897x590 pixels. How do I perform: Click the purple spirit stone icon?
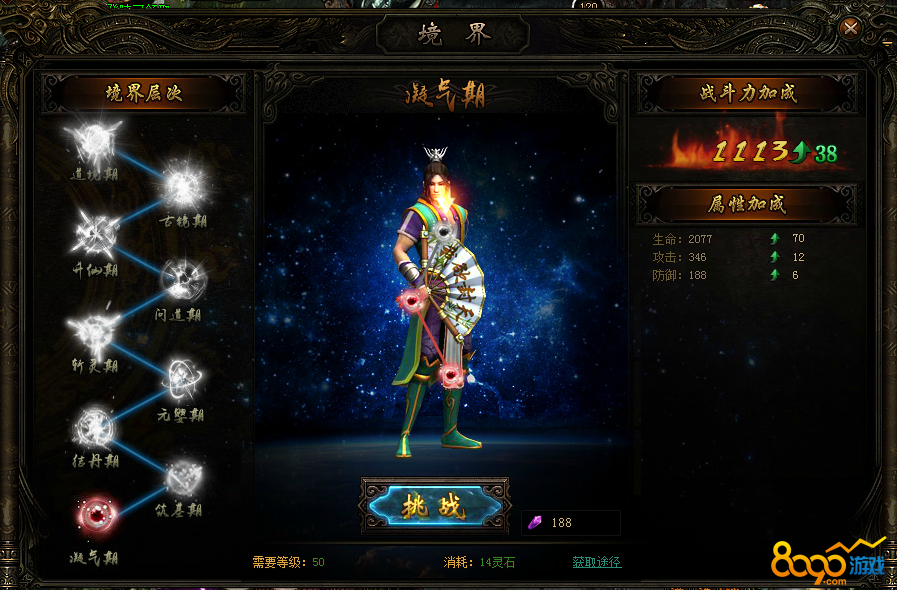(x=535, y=523)
